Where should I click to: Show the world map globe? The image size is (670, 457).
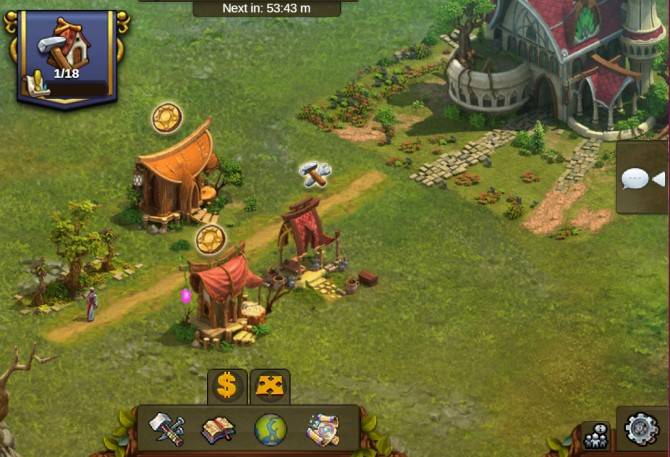click(x=270, y=430)
